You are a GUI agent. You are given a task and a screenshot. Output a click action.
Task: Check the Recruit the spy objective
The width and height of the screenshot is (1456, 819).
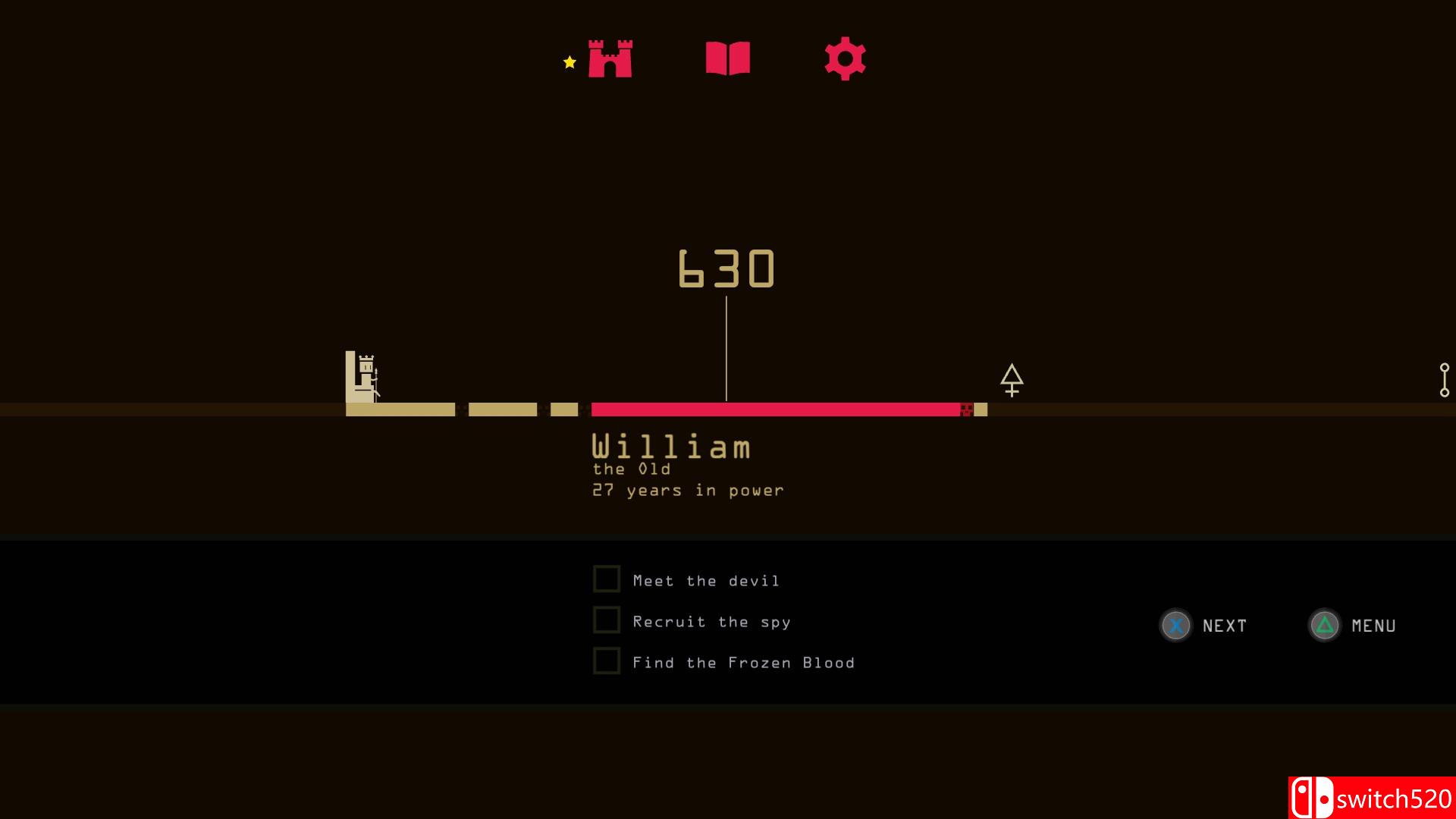pyautogui.click(x=607, y=620)
